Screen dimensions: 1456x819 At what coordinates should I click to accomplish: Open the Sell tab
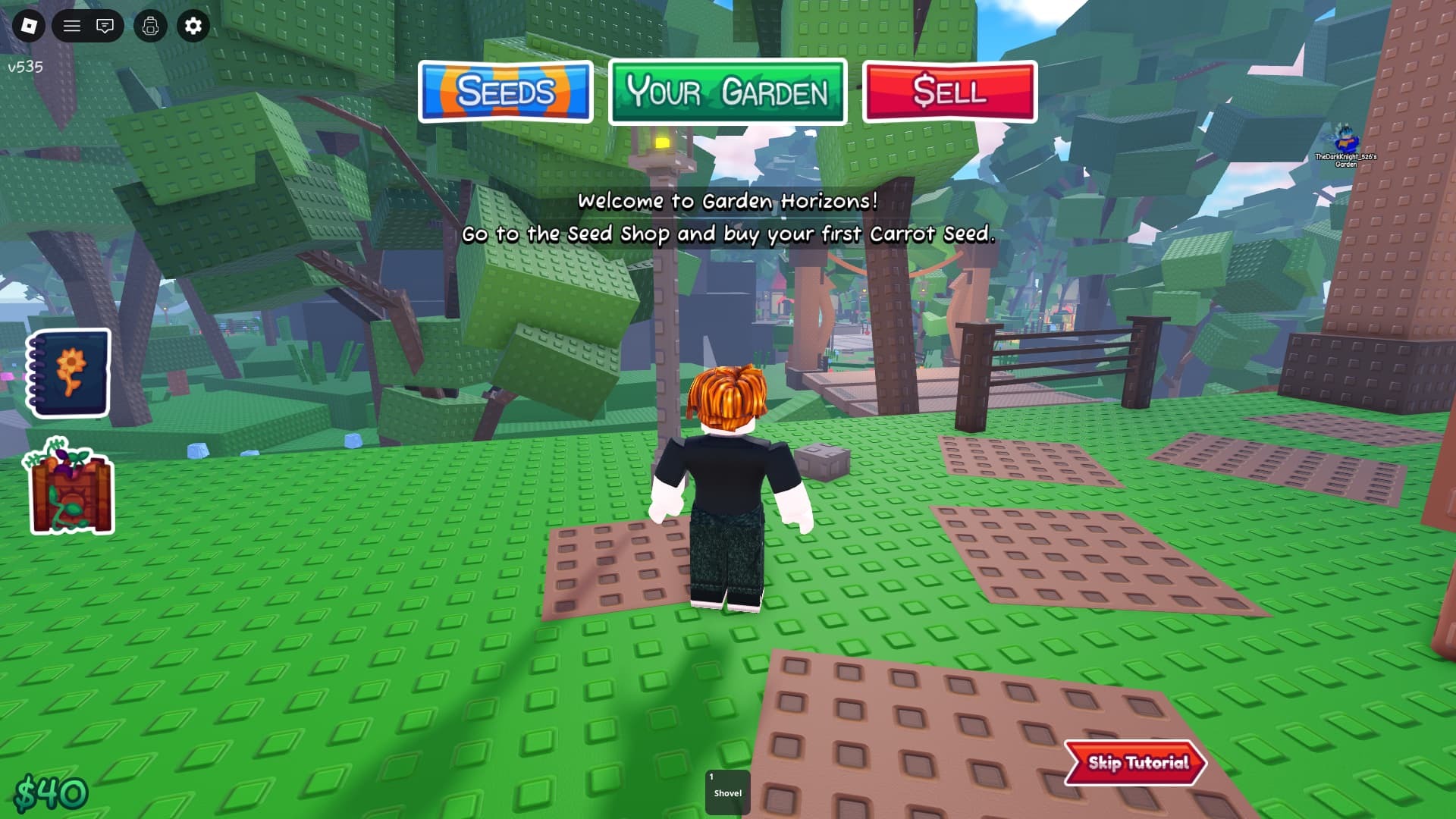coord(949,93)
